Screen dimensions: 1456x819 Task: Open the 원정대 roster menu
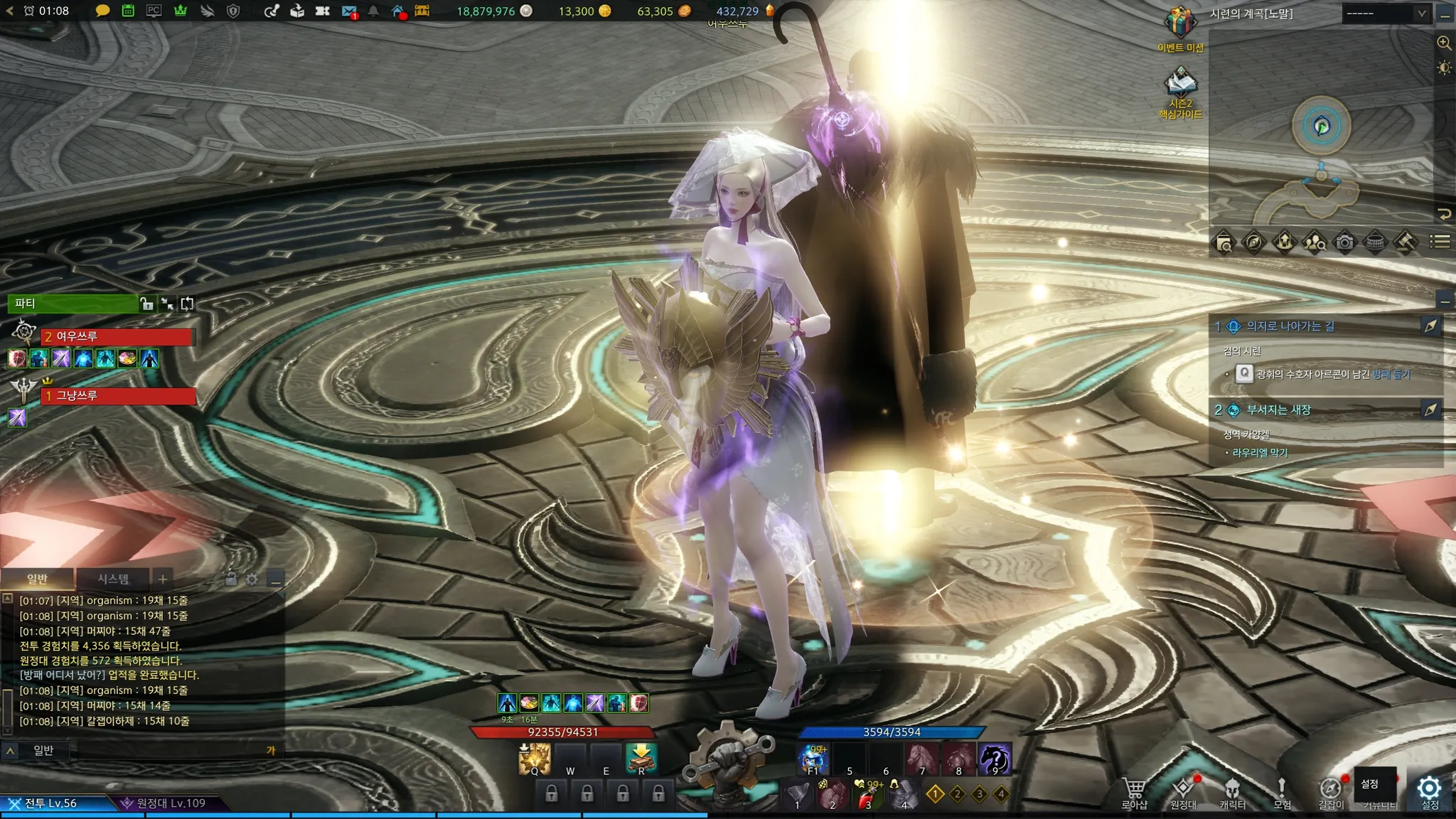point(1183,789)
